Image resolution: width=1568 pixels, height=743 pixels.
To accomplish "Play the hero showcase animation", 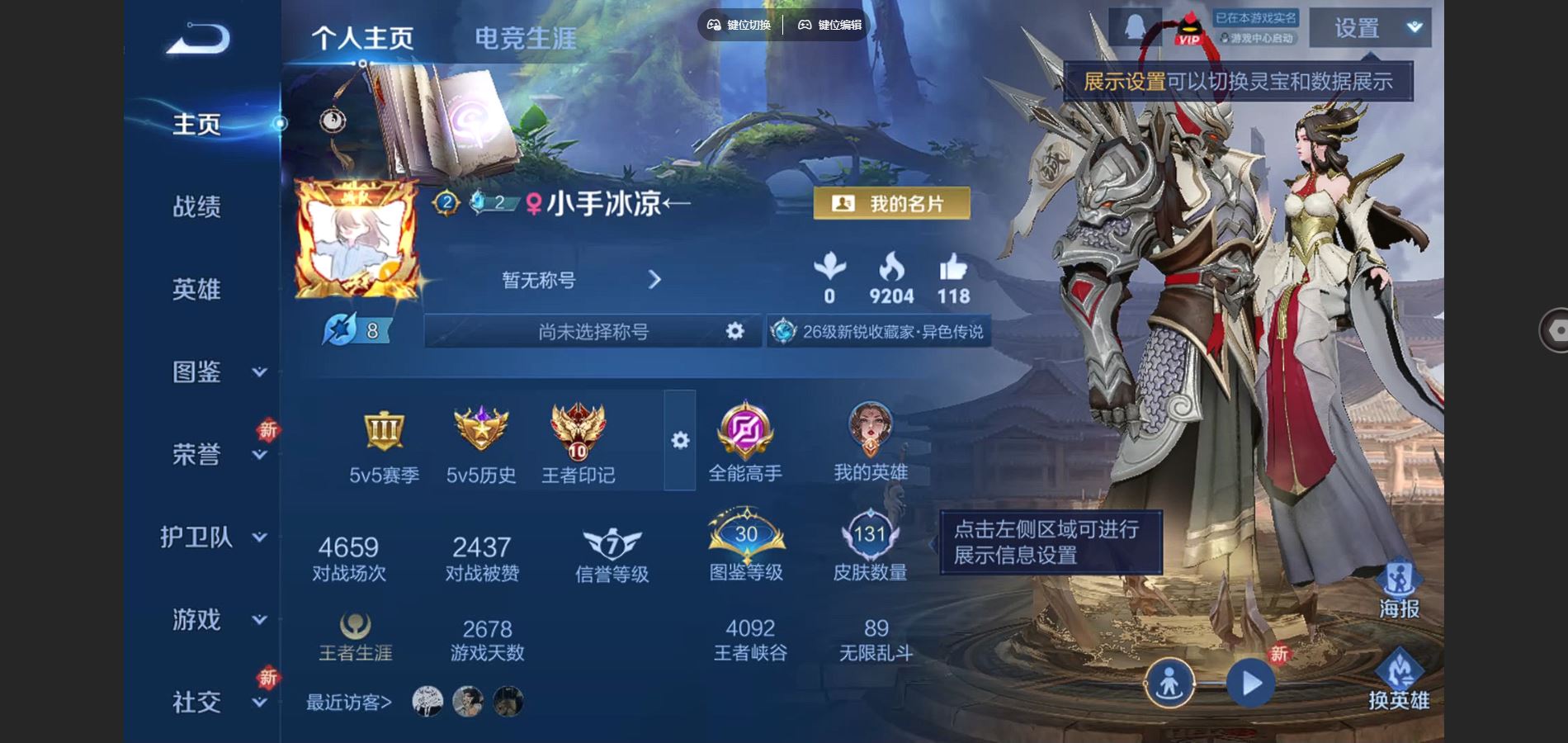I will click(x=1250, y=684).
